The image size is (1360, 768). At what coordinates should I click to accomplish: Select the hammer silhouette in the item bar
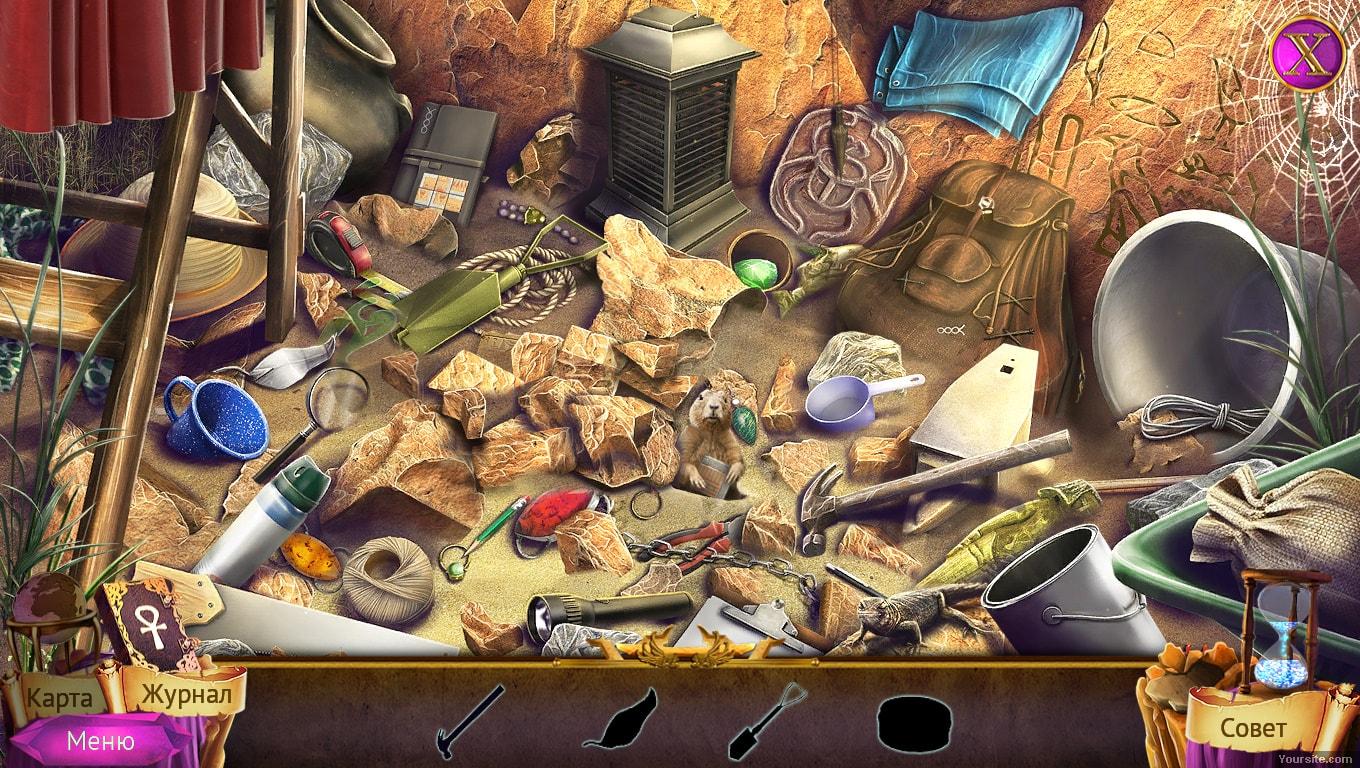[x=470, y=721]
